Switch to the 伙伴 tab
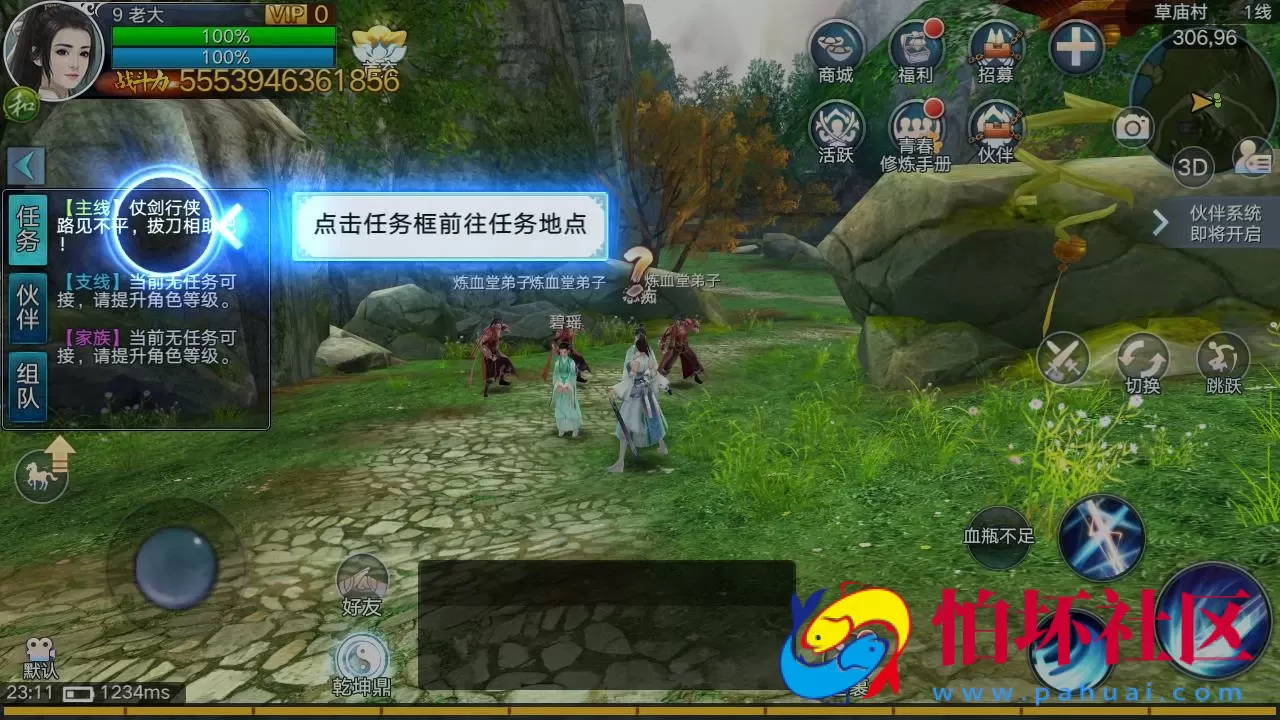 pos(27,307)
